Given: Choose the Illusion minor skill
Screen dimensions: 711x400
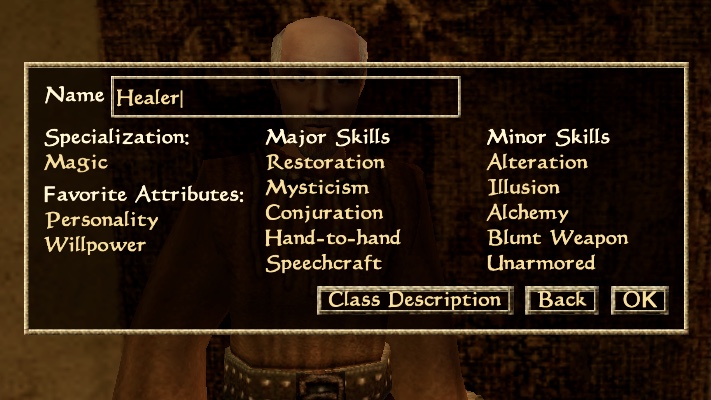Looking at the screenshot, I should (524, 187).
